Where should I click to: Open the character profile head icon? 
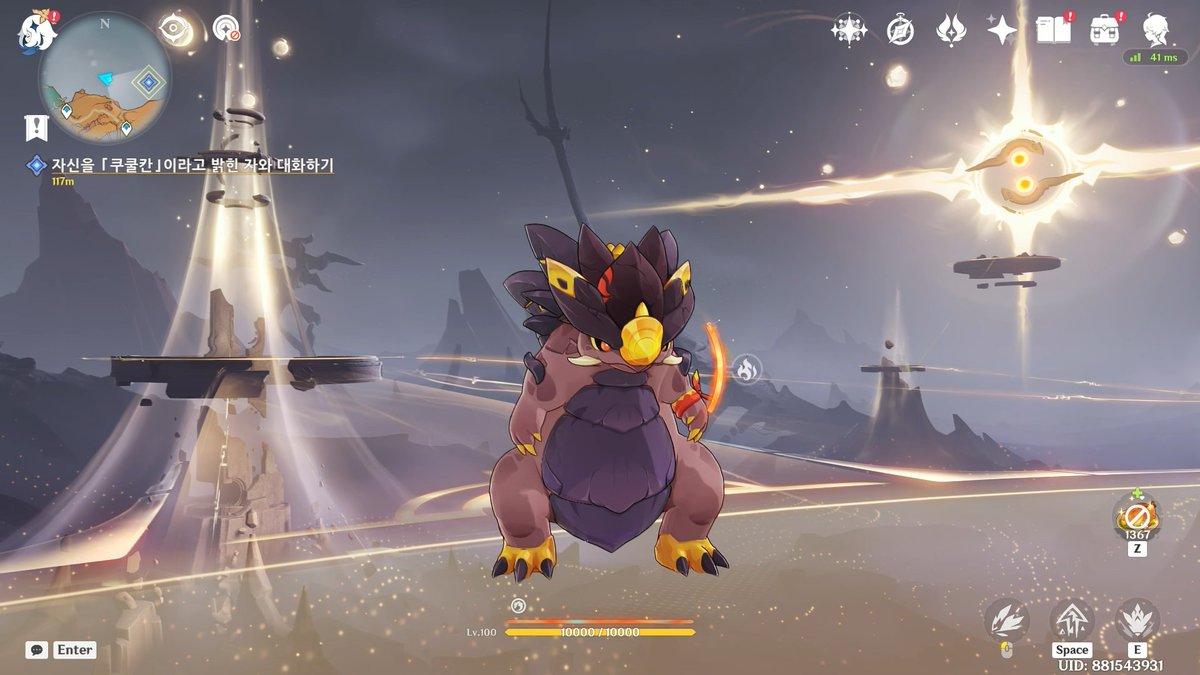(1156, 29)
